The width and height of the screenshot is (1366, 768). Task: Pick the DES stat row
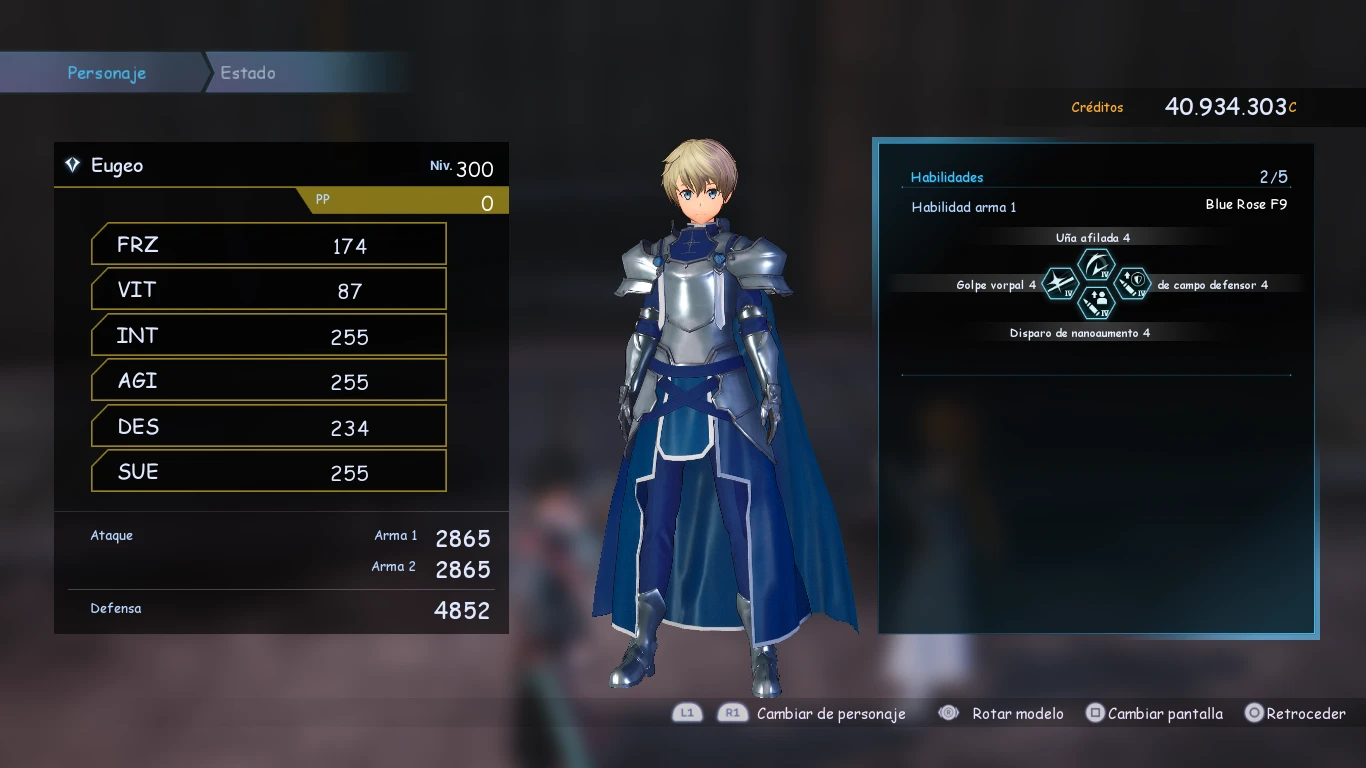click(268, 427)
